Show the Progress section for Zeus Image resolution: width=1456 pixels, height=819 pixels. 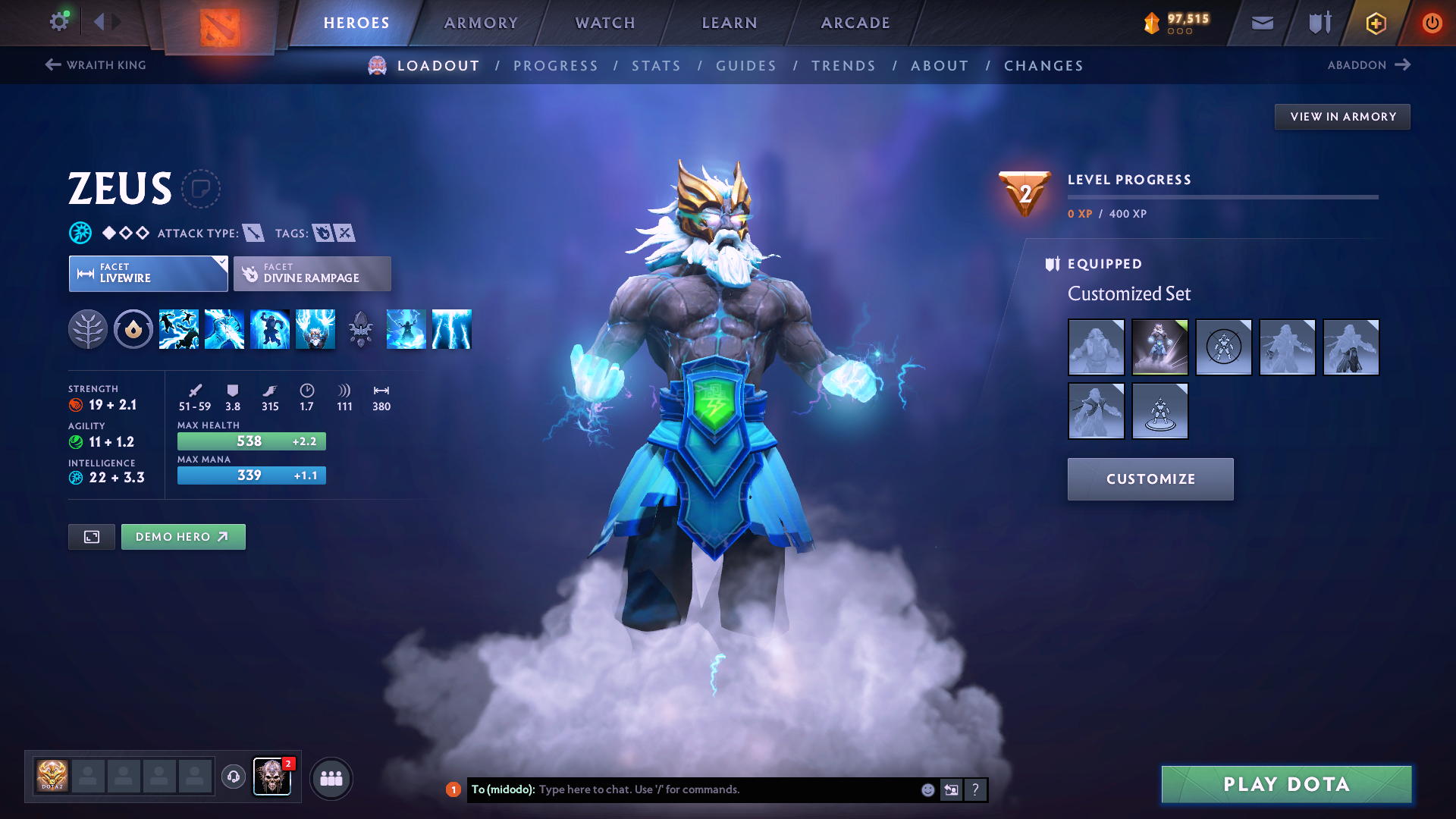(556, 66)
